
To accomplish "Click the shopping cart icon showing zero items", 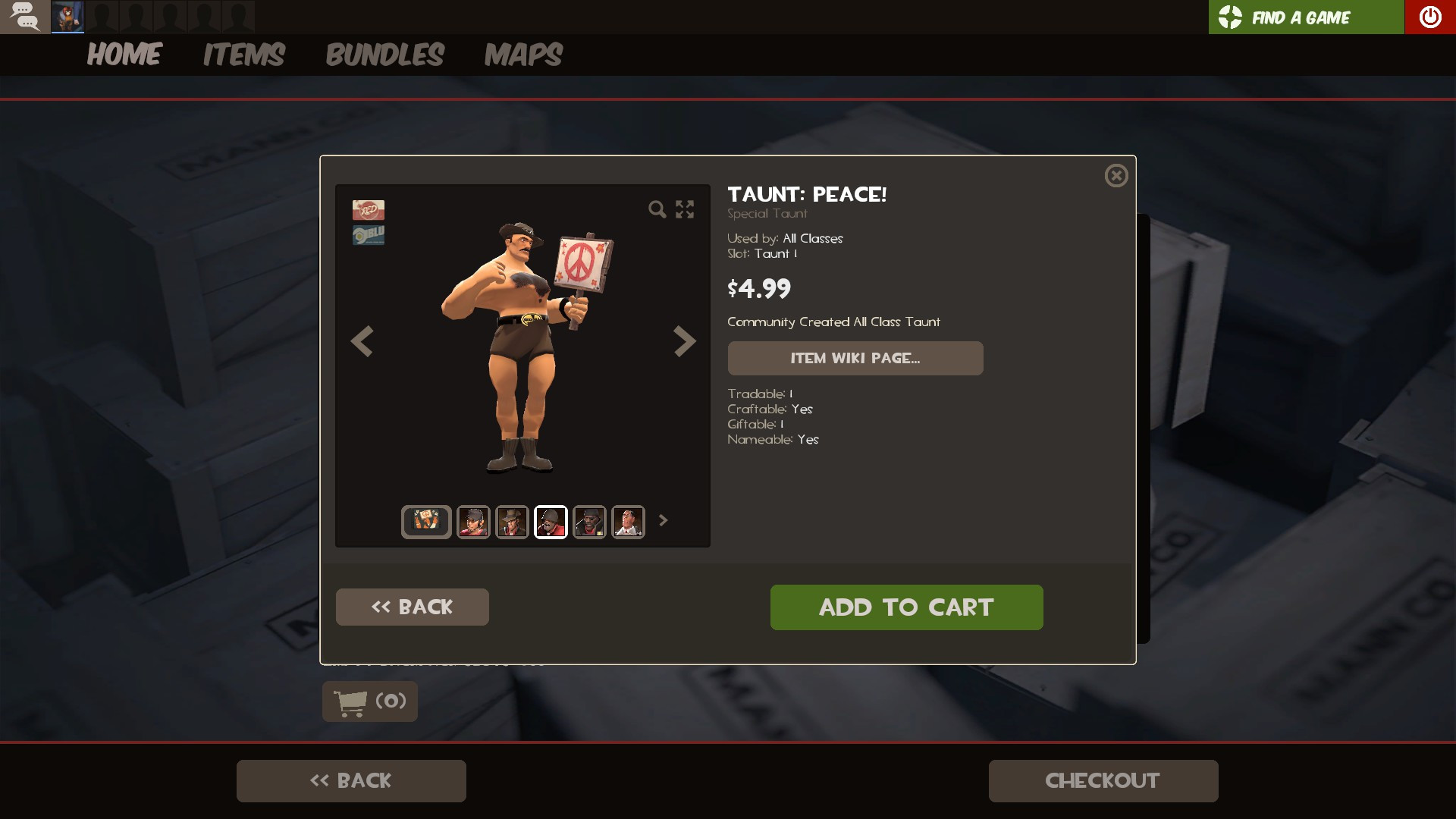I will [x=369, y=701].
